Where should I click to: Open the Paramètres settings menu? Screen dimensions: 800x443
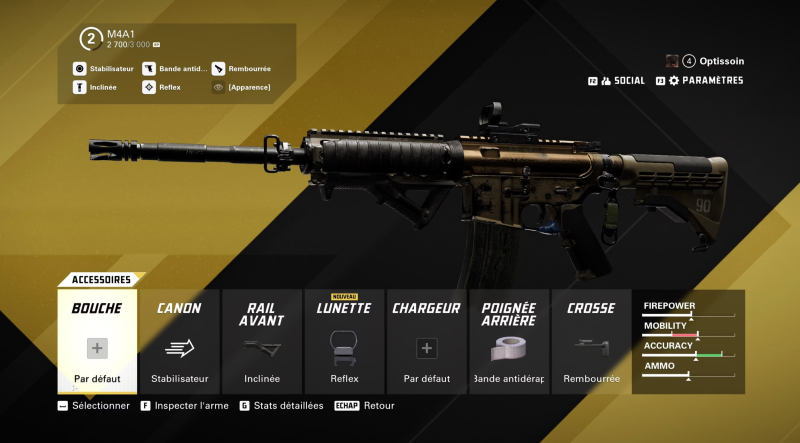pos(706,81)
